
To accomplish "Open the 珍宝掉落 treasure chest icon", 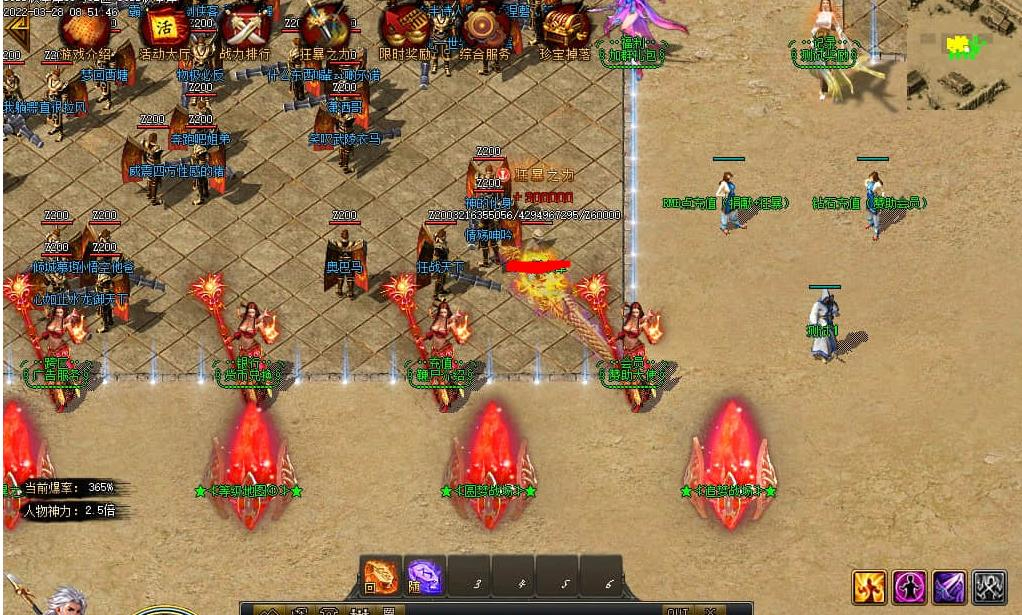I will [x=565, y=31].
